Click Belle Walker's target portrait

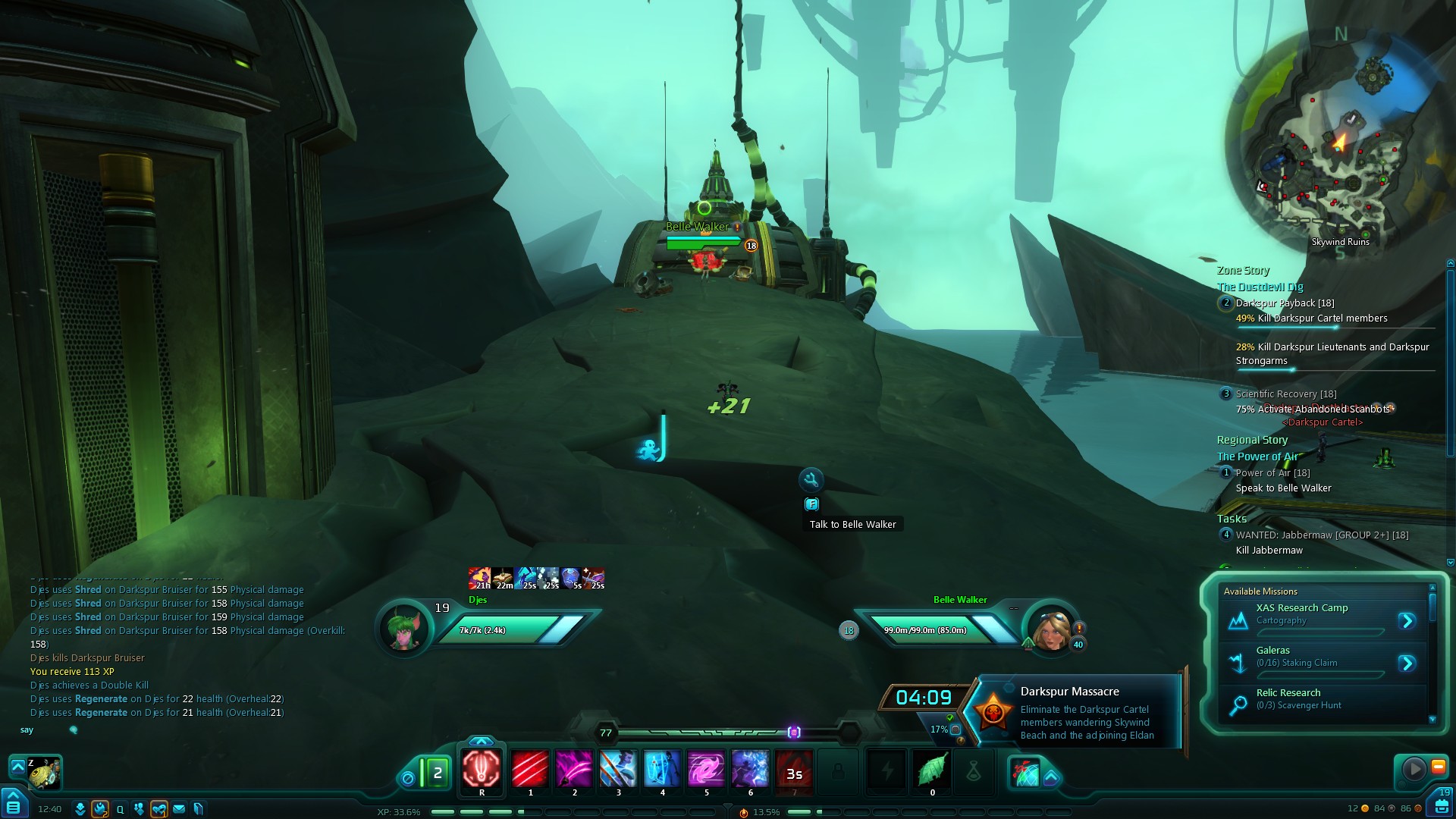point(1053,629)
